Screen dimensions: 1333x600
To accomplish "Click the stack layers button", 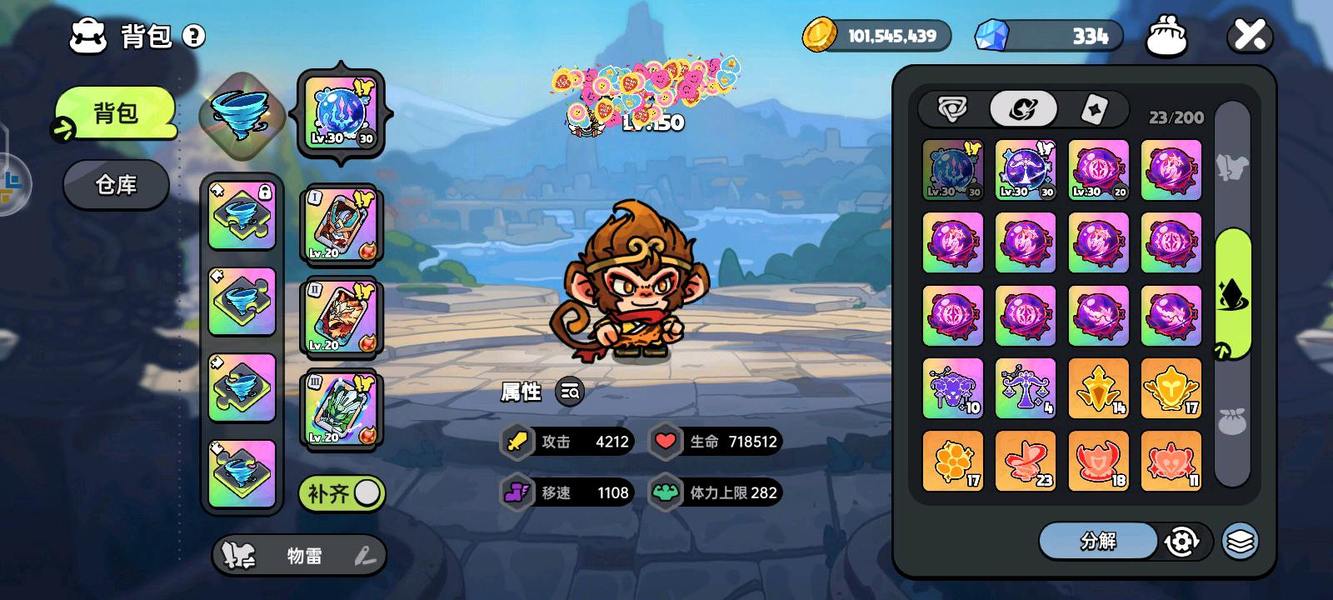I will pos(1240,541).
